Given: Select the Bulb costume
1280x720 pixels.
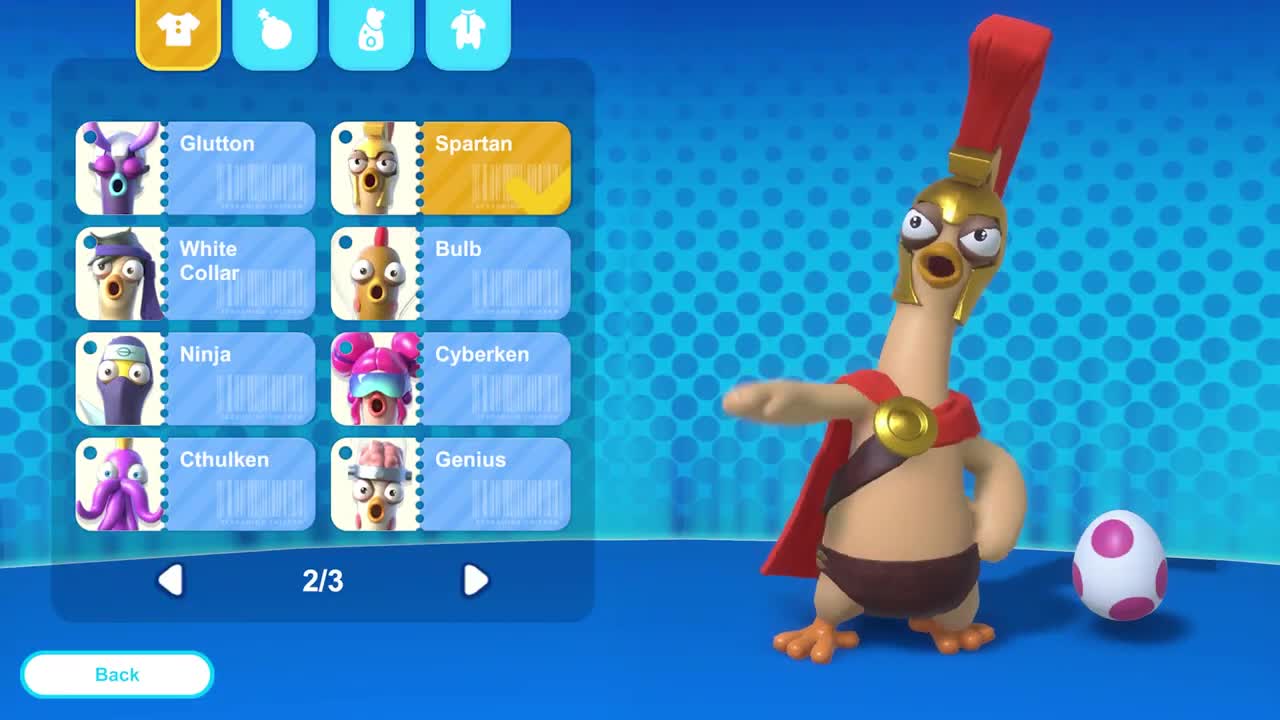Looking at the screenshot, I should point(451,273).
